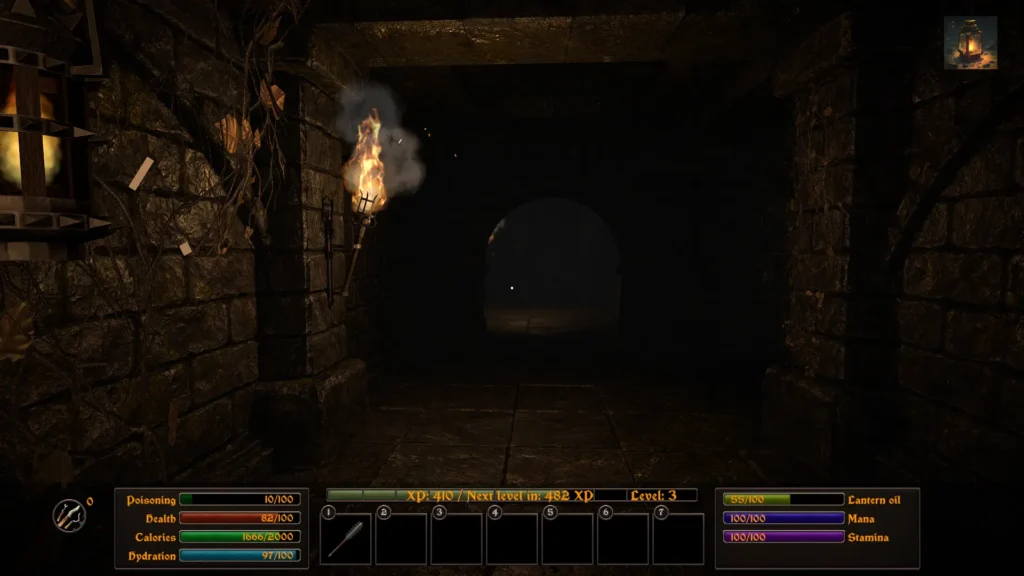Select the weapon in hotbar slot 1
This screenshot has width=1024, height=576.
coord(346,538)
